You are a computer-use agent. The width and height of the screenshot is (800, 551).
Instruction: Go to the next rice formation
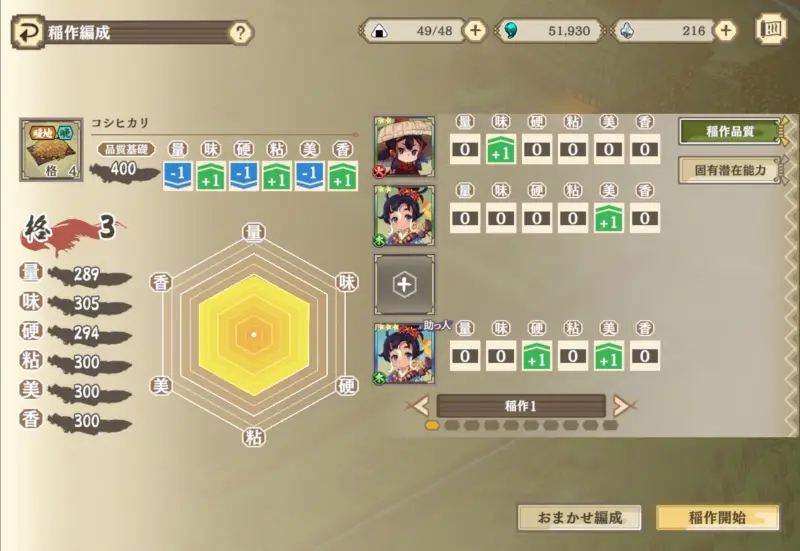click(622, 405)
